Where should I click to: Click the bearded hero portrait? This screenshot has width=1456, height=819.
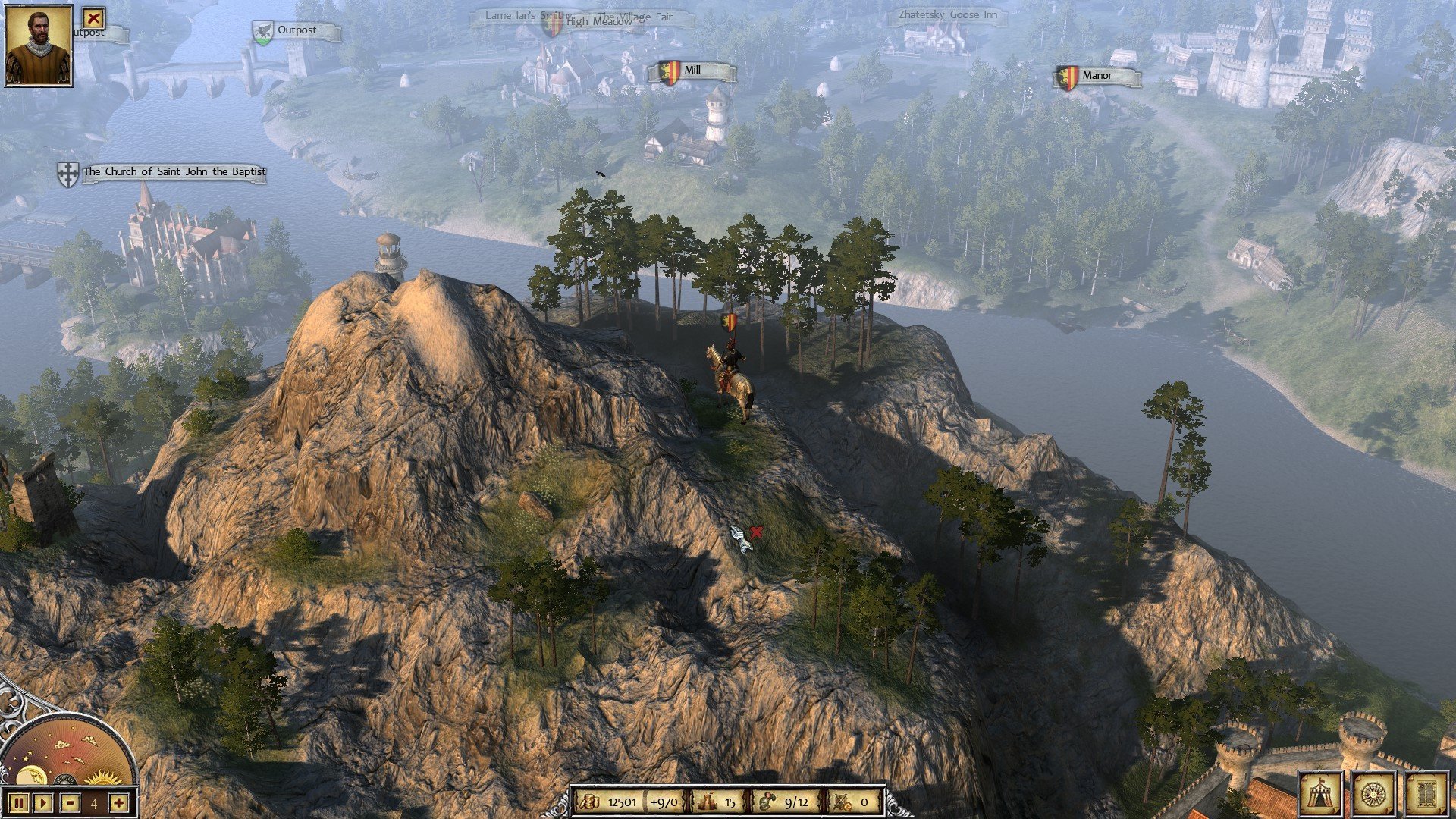click(39, 45)
